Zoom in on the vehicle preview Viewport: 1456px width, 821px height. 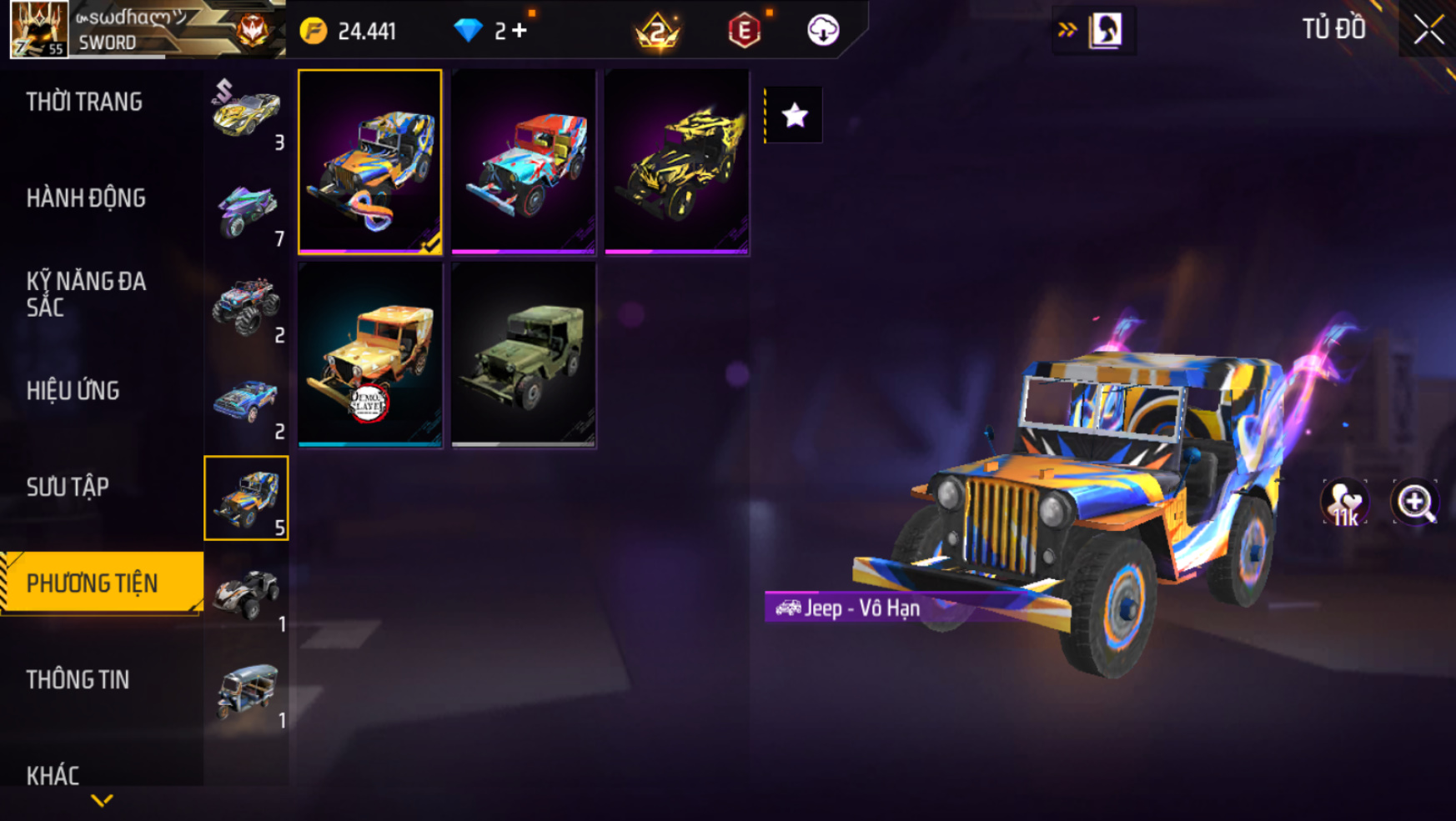[x=1414, y=502]
